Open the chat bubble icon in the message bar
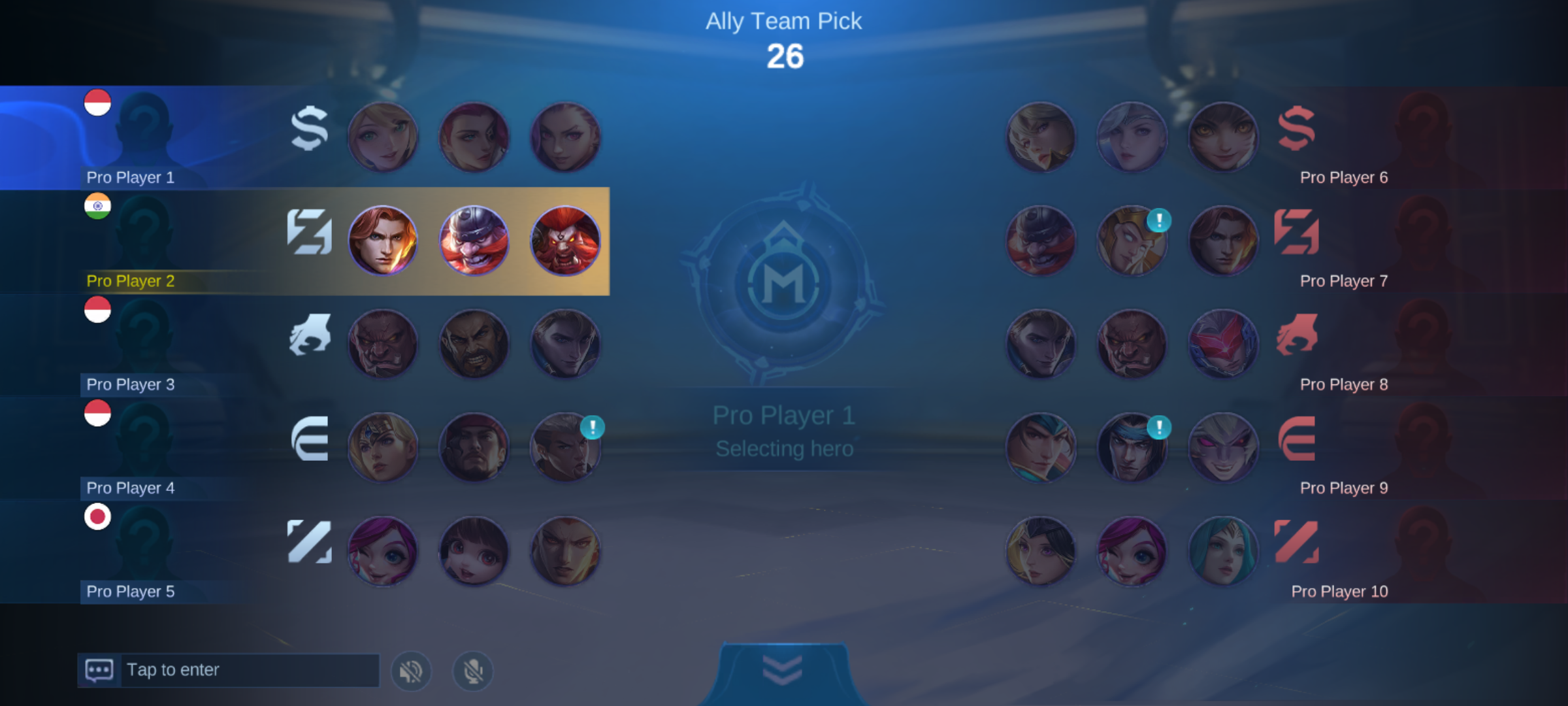Image resolution: width=1568 pixels, height=706 pixels. [x=98, y=669]
